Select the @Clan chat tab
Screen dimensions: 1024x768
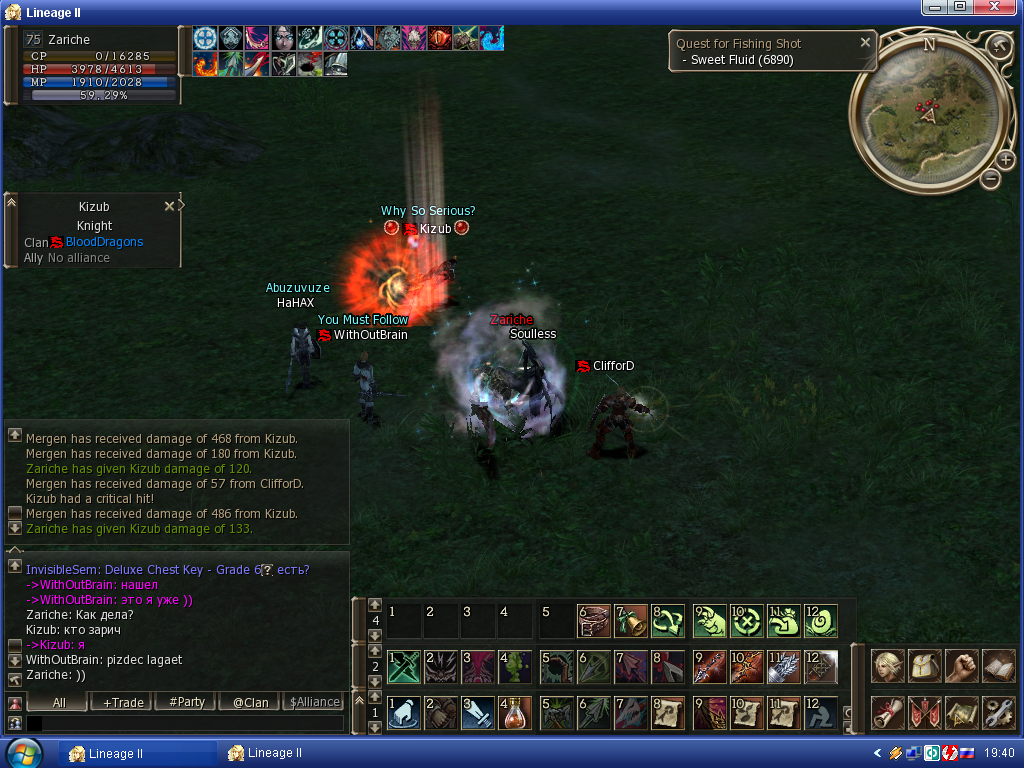[251, 702]
